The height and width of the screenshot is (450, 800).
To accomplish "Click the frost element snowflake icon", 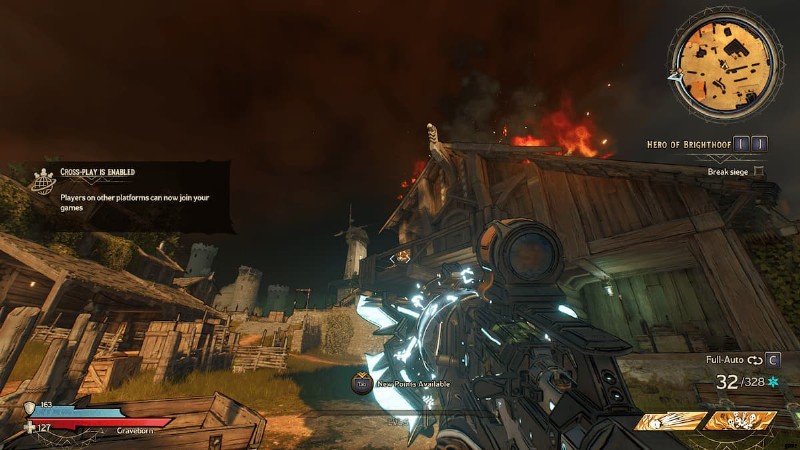I will [x=772, y=382].
